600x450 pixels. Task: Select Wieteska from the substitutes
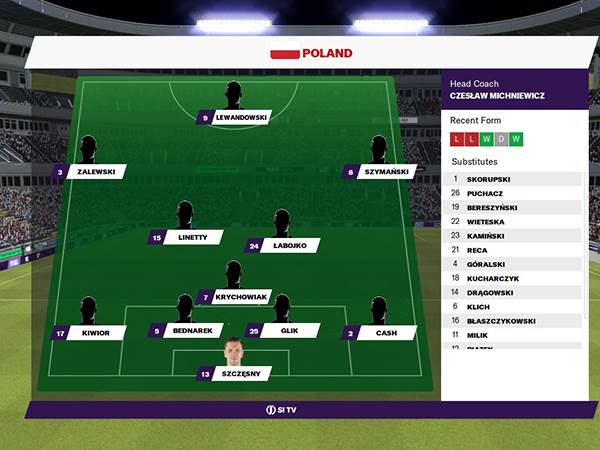pyautogui.click(x=513, y=221)
